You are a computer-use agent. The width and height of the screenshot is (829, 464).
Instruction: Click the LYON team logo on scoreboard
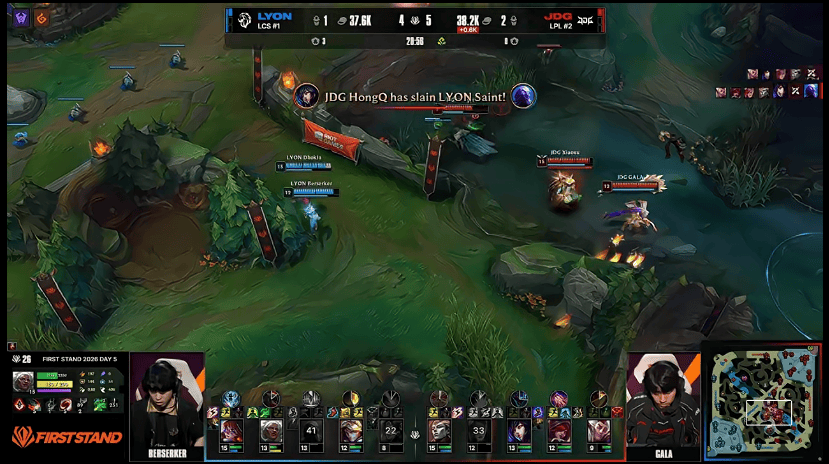pyautogui.click(x=243, y=20)
